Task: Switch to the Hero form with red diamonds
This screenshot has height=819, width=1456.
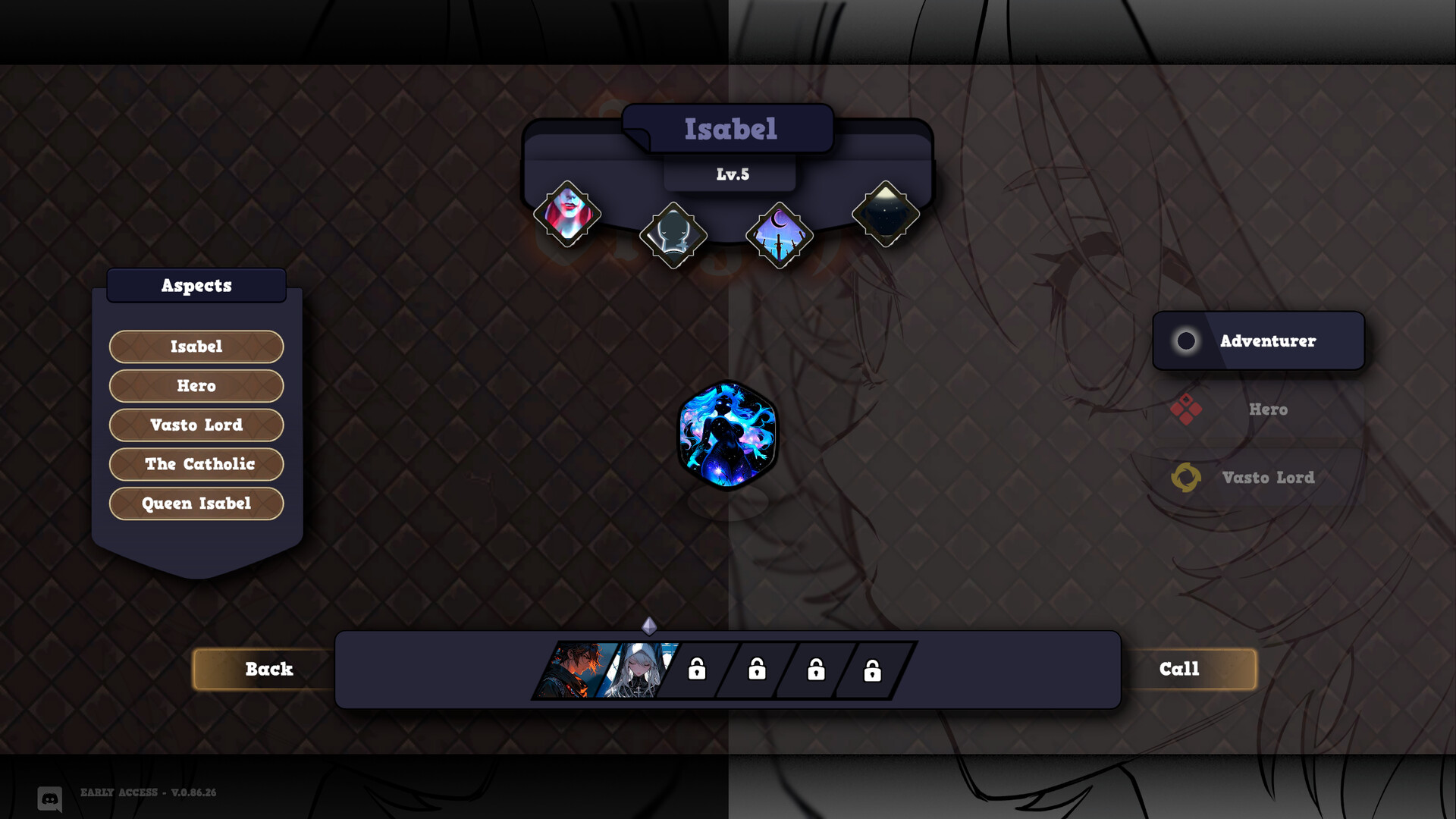Action: coord(1259,409)
